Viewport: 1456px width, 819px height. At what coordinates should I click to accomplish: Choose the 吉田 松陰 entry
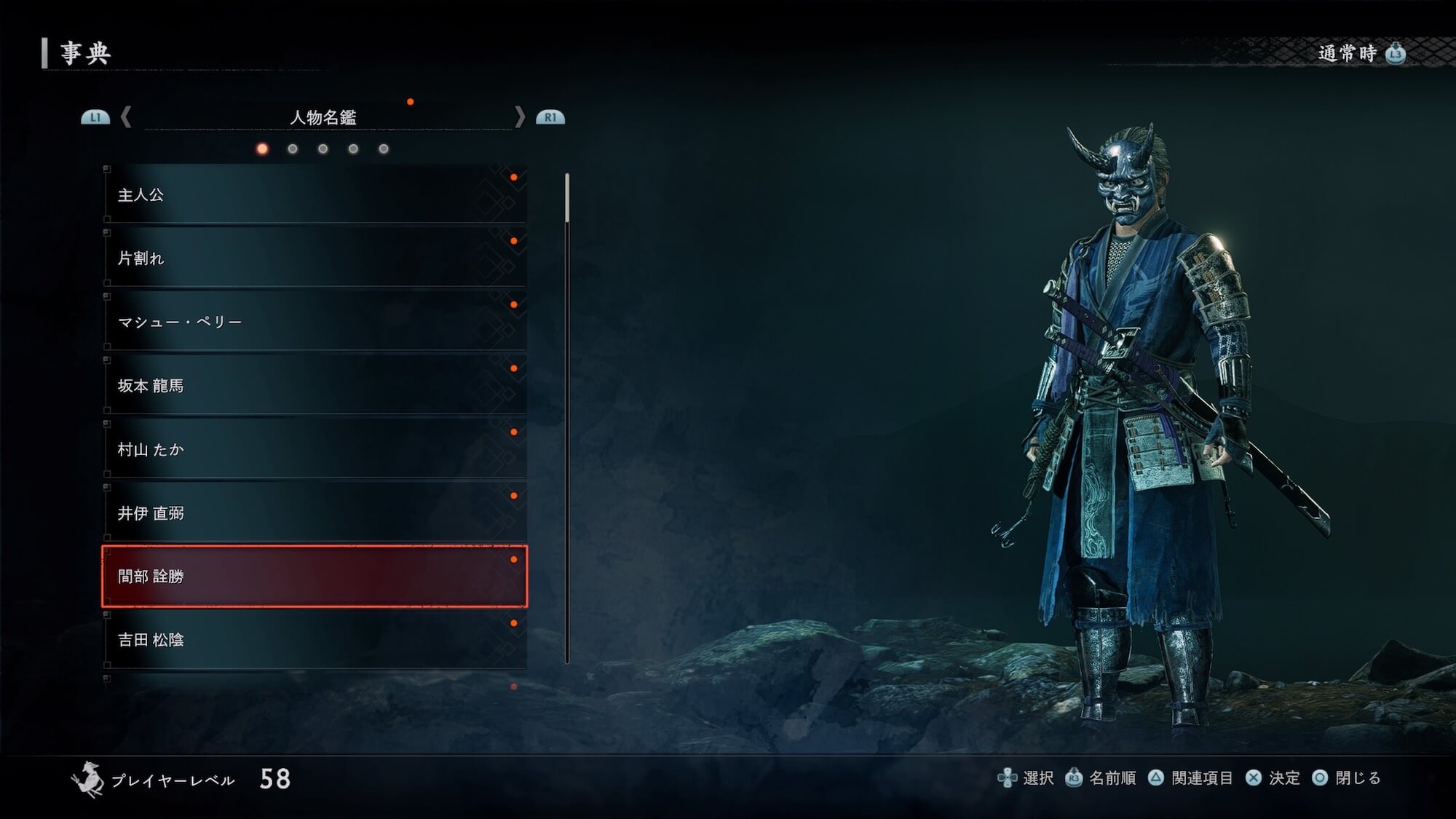click(x=314, y=640)
